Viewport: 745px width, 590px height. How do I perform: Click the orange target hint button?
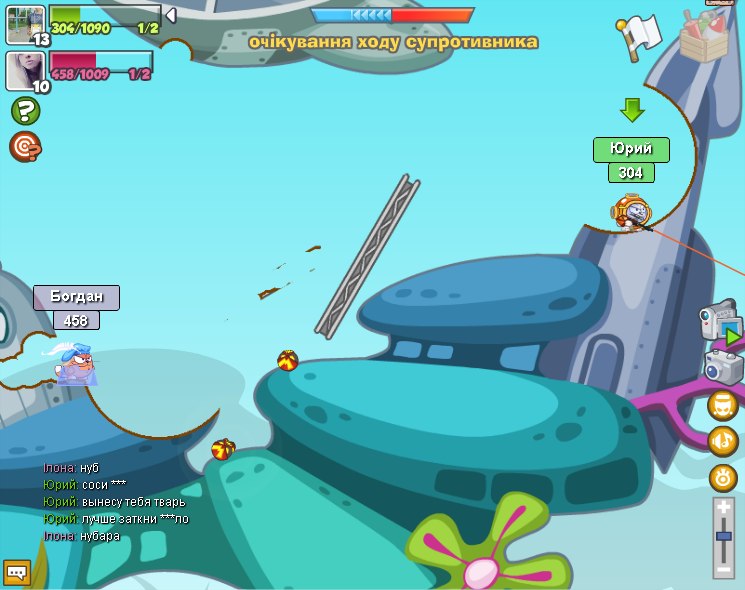pos(25,147)
